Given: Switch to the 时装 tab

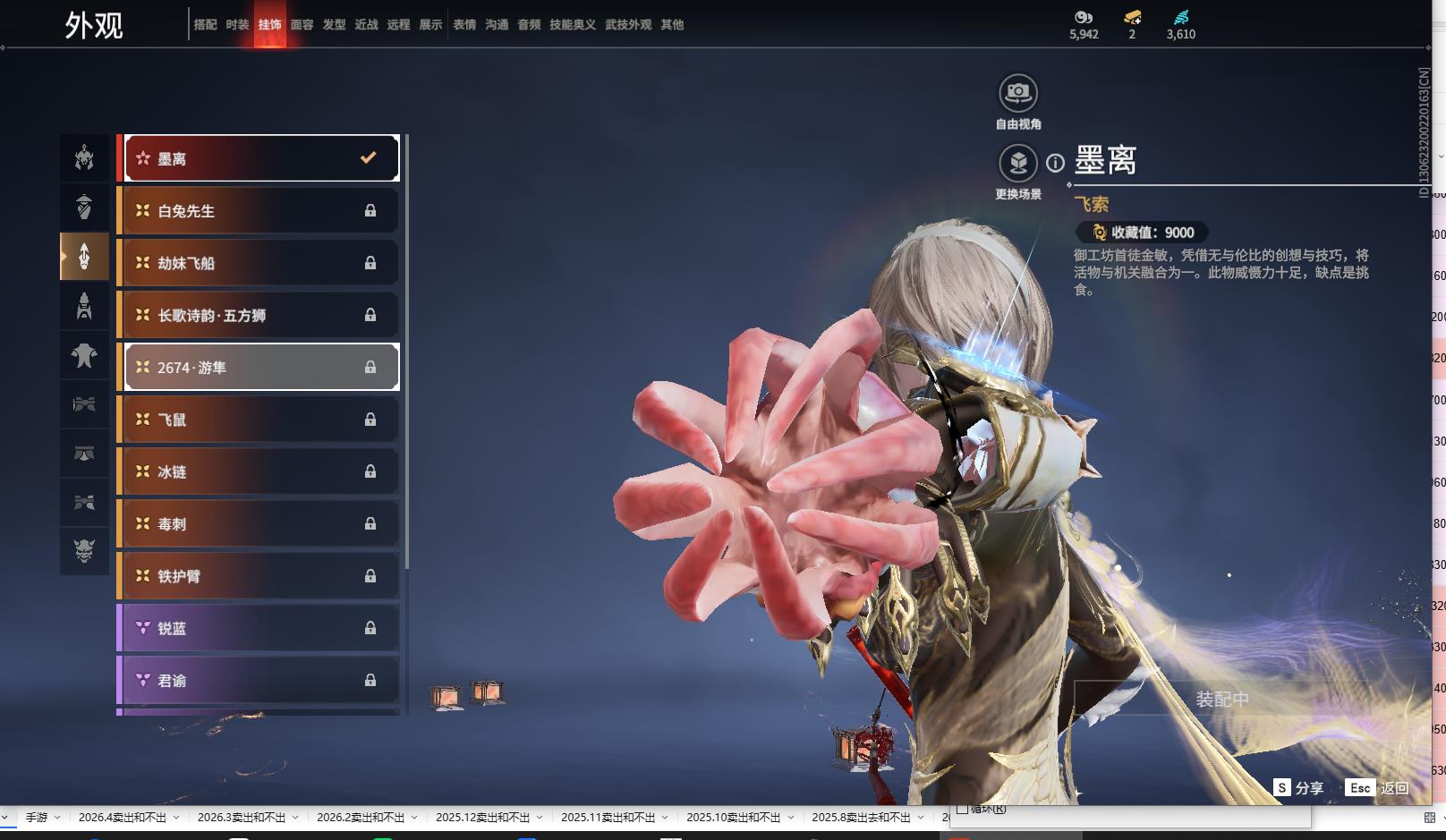Looking at the screenshot, I should [237, 25].
